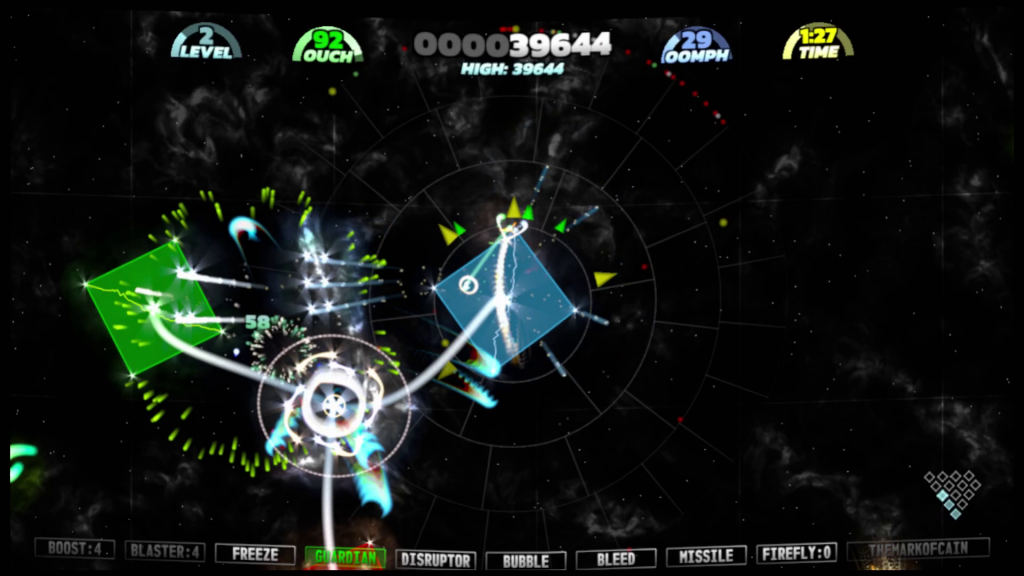Select the Boost power-up slot
Viewport: 1024px width, 576px height.
pyautogui.click(x=75, y=549)
